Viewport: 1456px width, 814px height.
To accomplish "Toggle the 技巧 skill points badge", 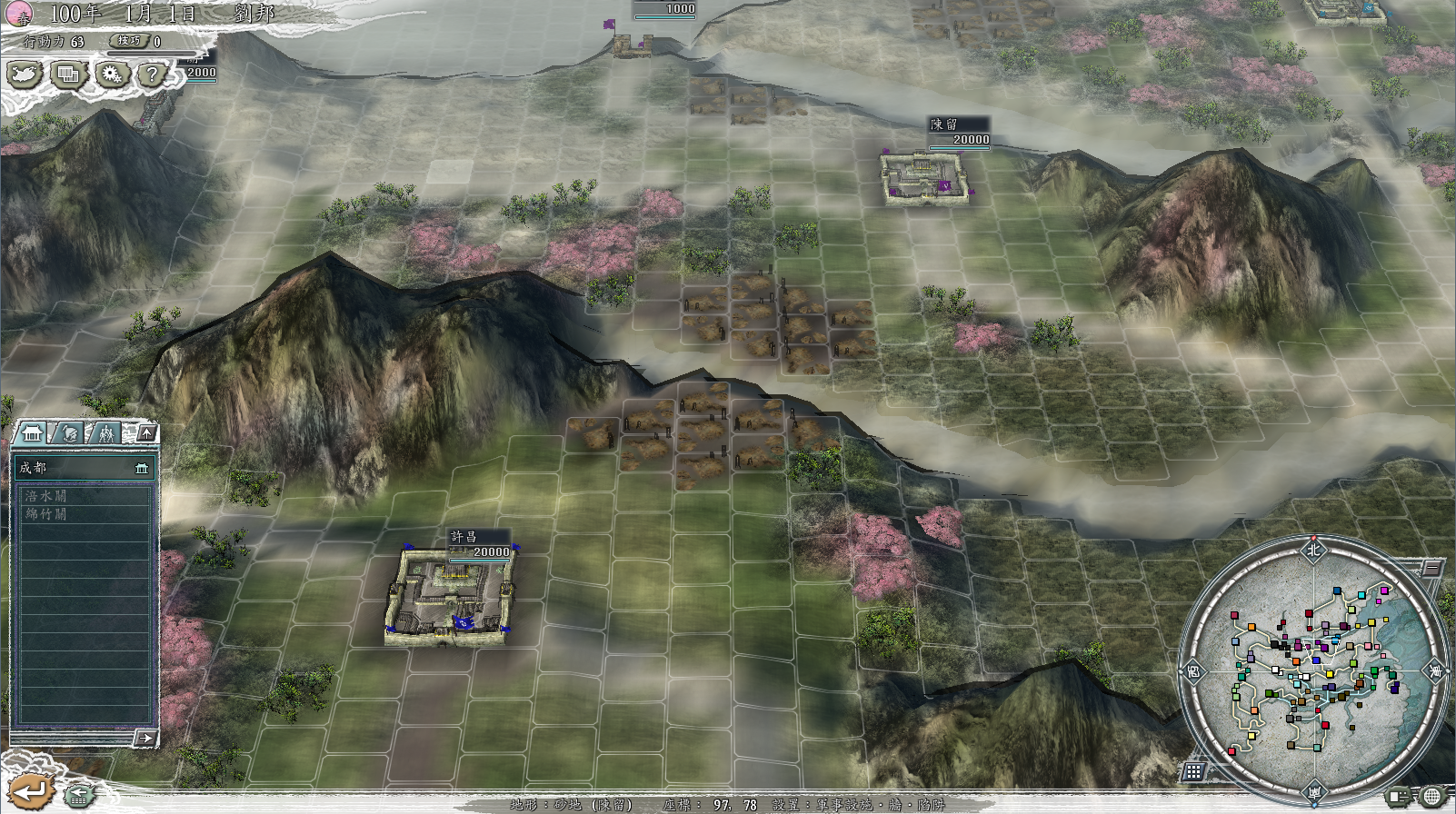I will coord(130,41).
